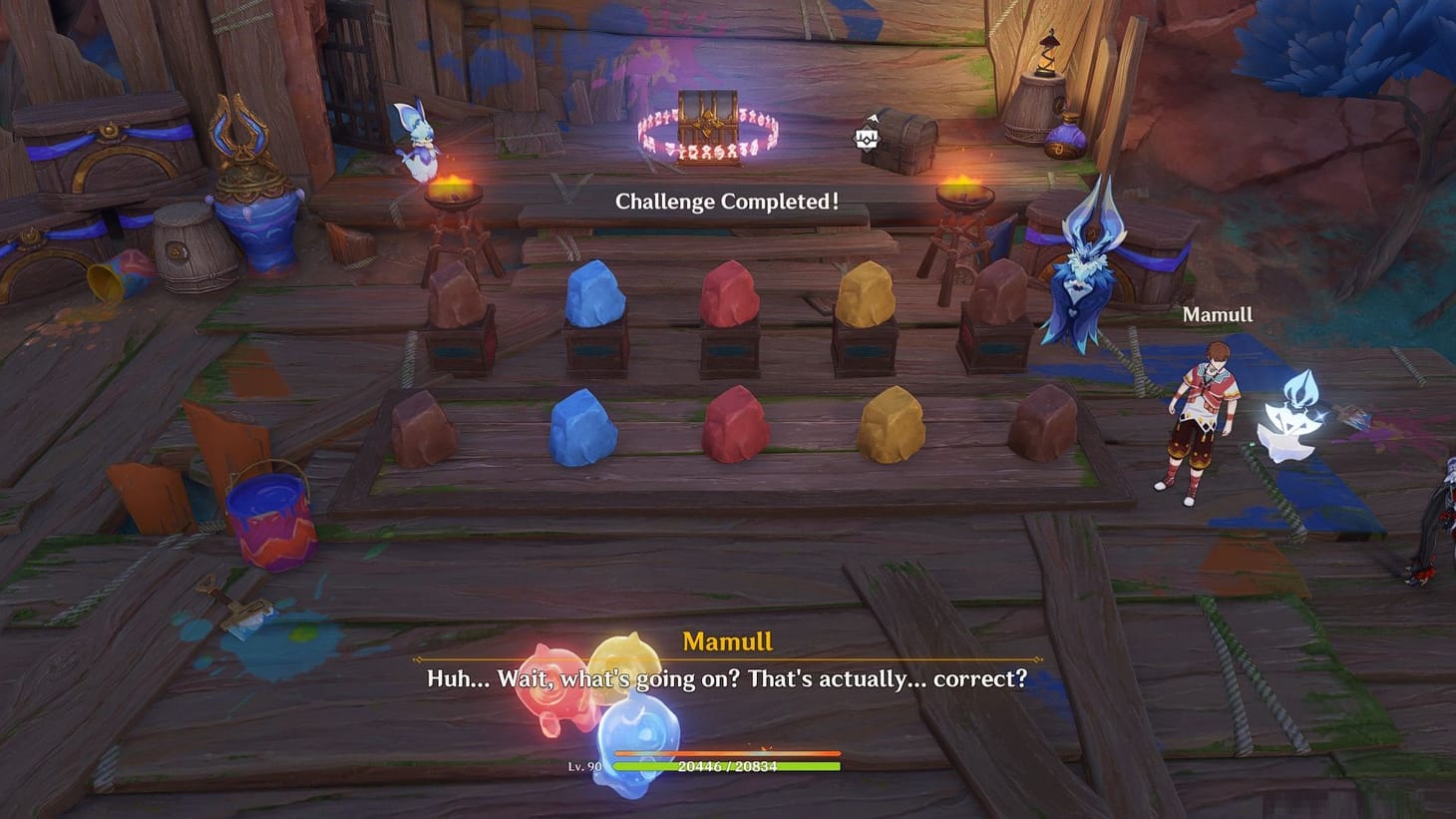Select the red rock on the front row

pyautogui.click(x=735, y=424)
